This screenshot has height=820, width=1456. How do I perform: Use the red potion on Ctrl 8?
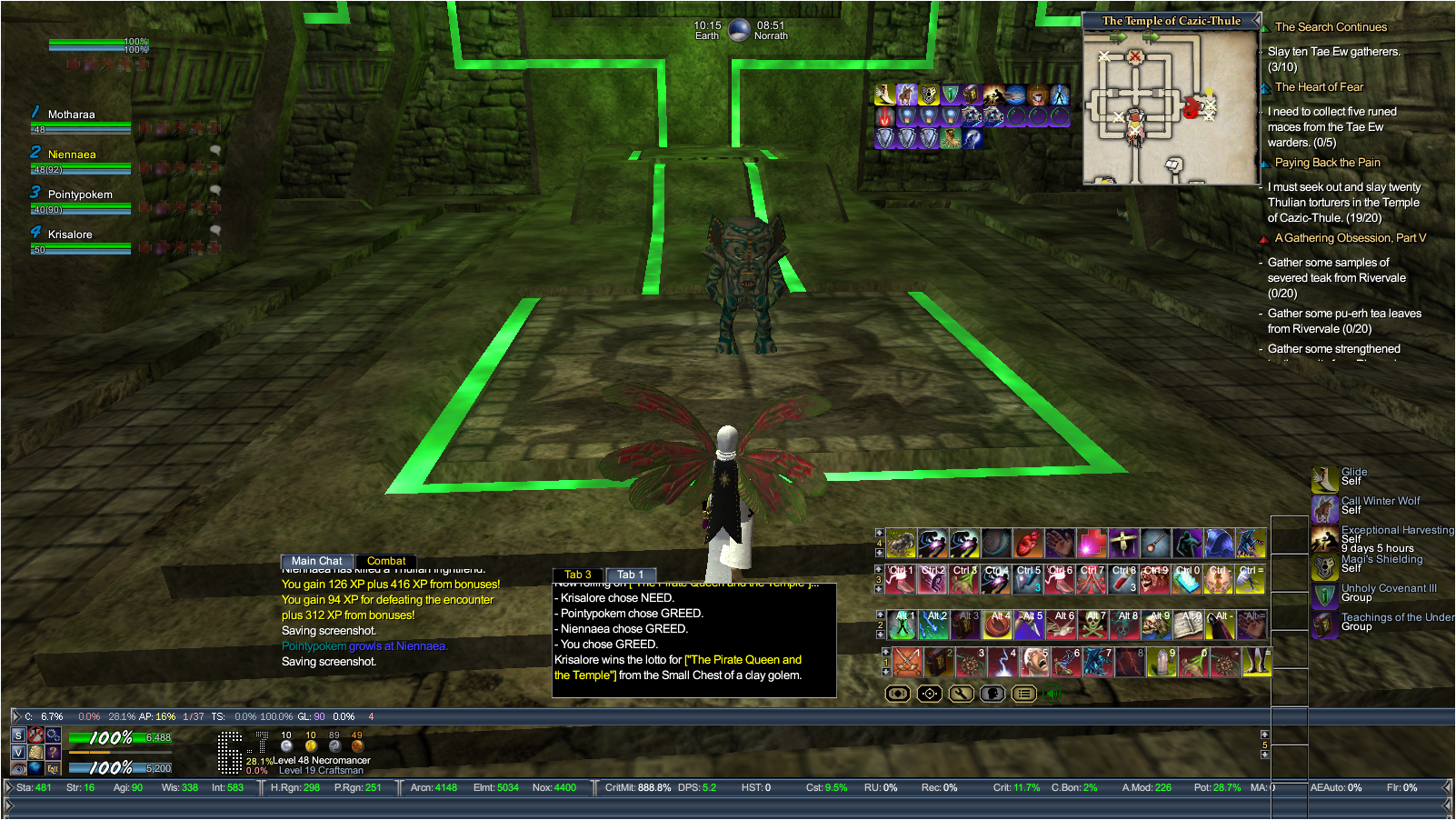click(x=1123, y=579)
